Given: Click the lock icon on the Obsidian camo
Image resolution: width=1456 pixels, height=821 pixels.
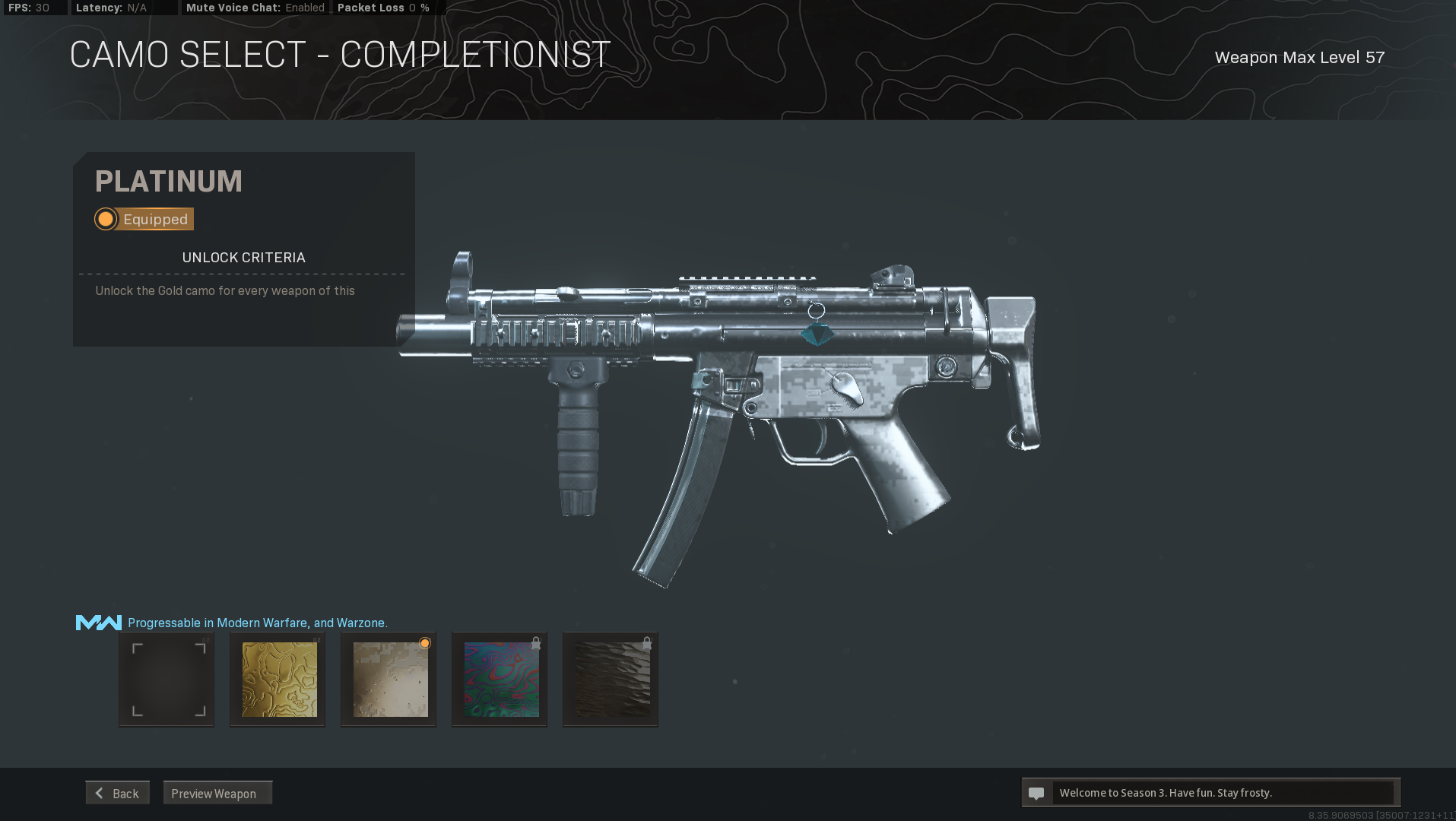Looking at the screenshot, I should [647, 642].
